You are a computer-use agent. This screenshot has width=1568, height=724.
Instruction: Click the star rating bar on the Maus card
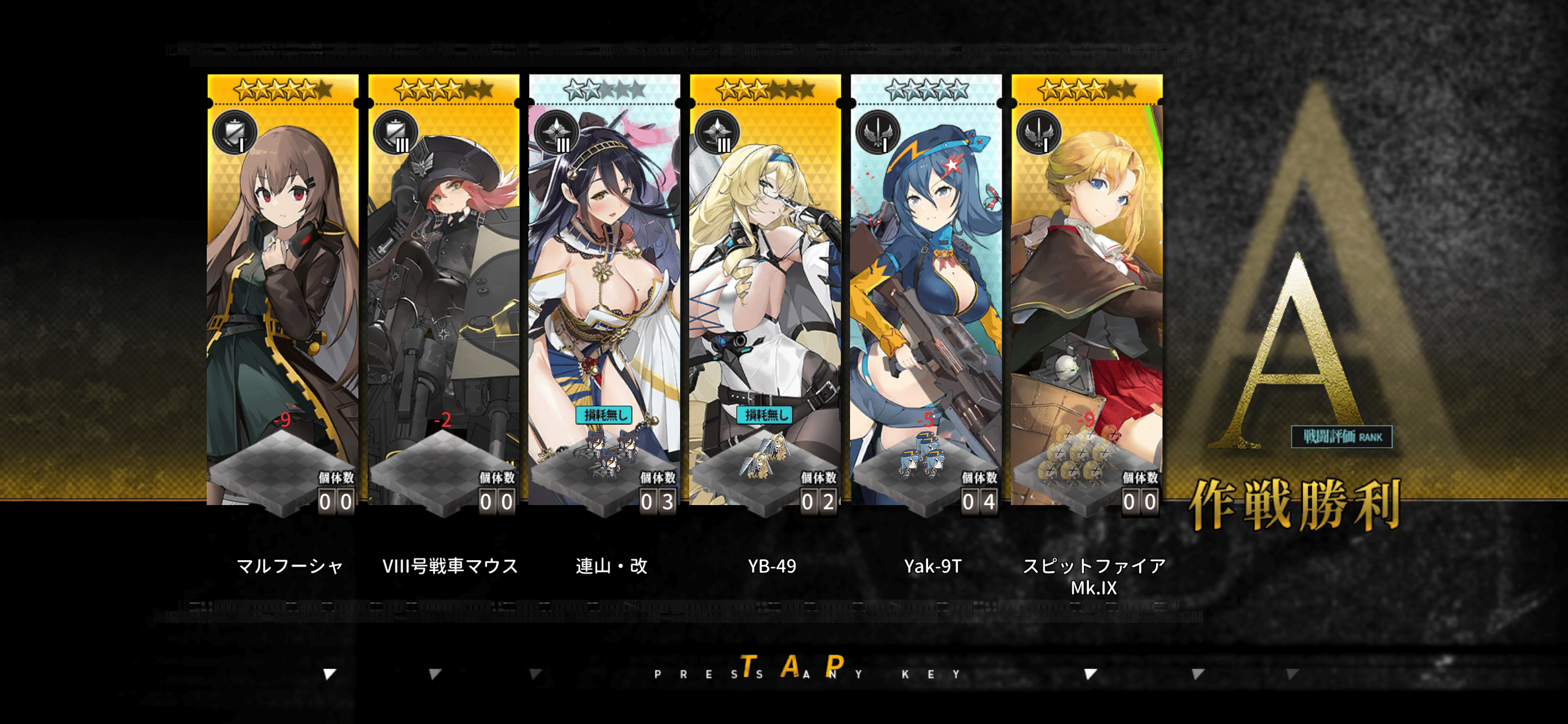pyautogui.click(x=444, y=90)
